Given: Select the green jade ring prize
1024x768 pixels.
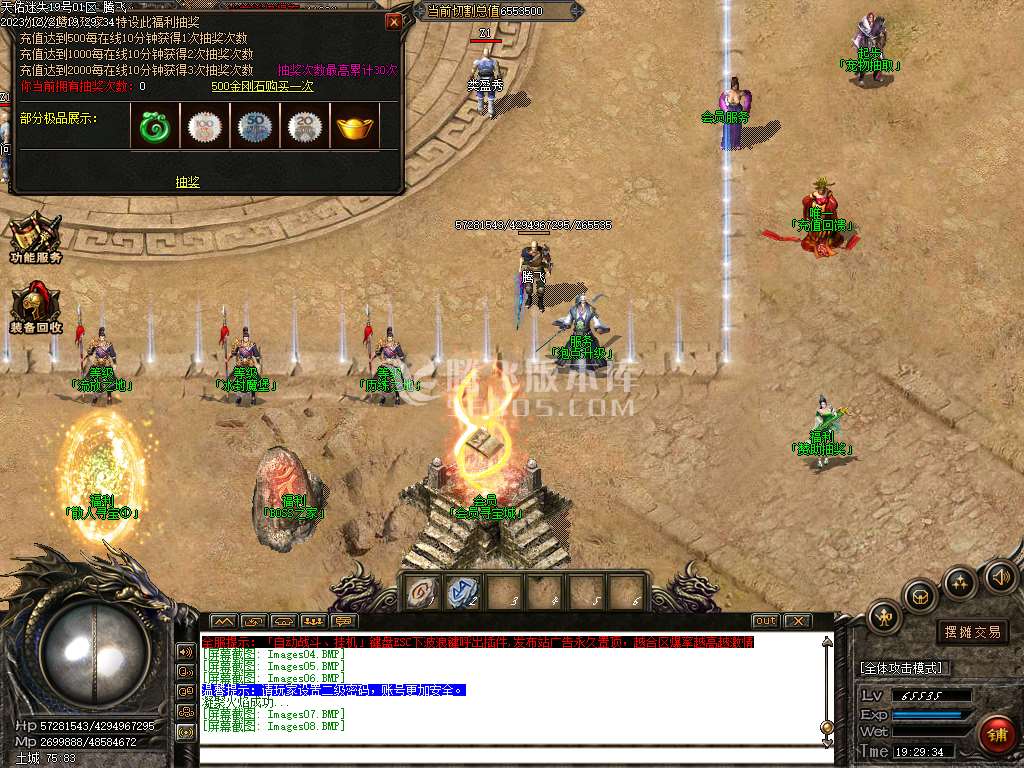Looking at the screenshot, I should coord(155,126).
